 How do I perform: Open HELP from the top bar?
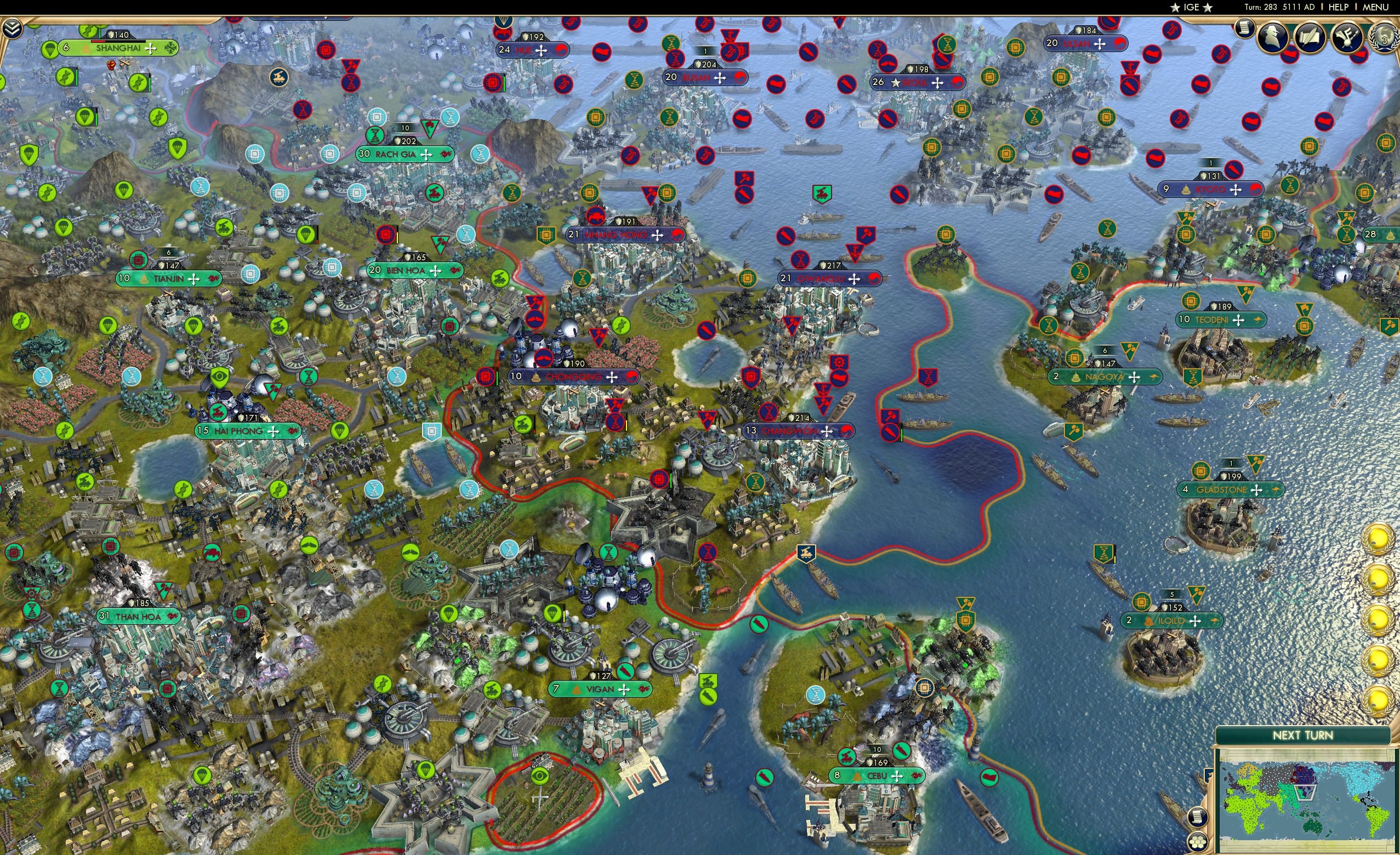pos(1340,7)
